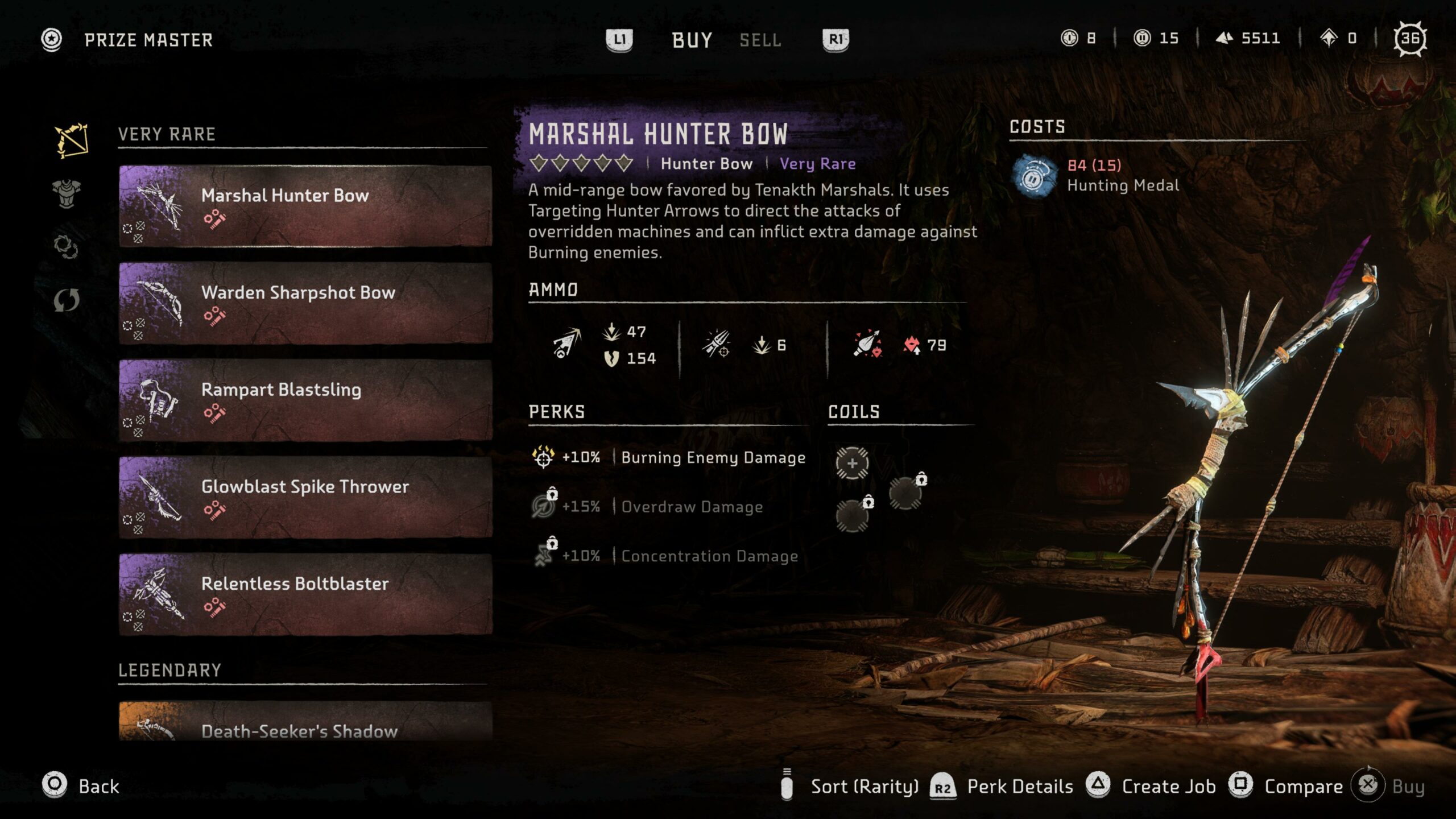Pick the Glowblast Spike Thrower entry

(x=305, y=498)
